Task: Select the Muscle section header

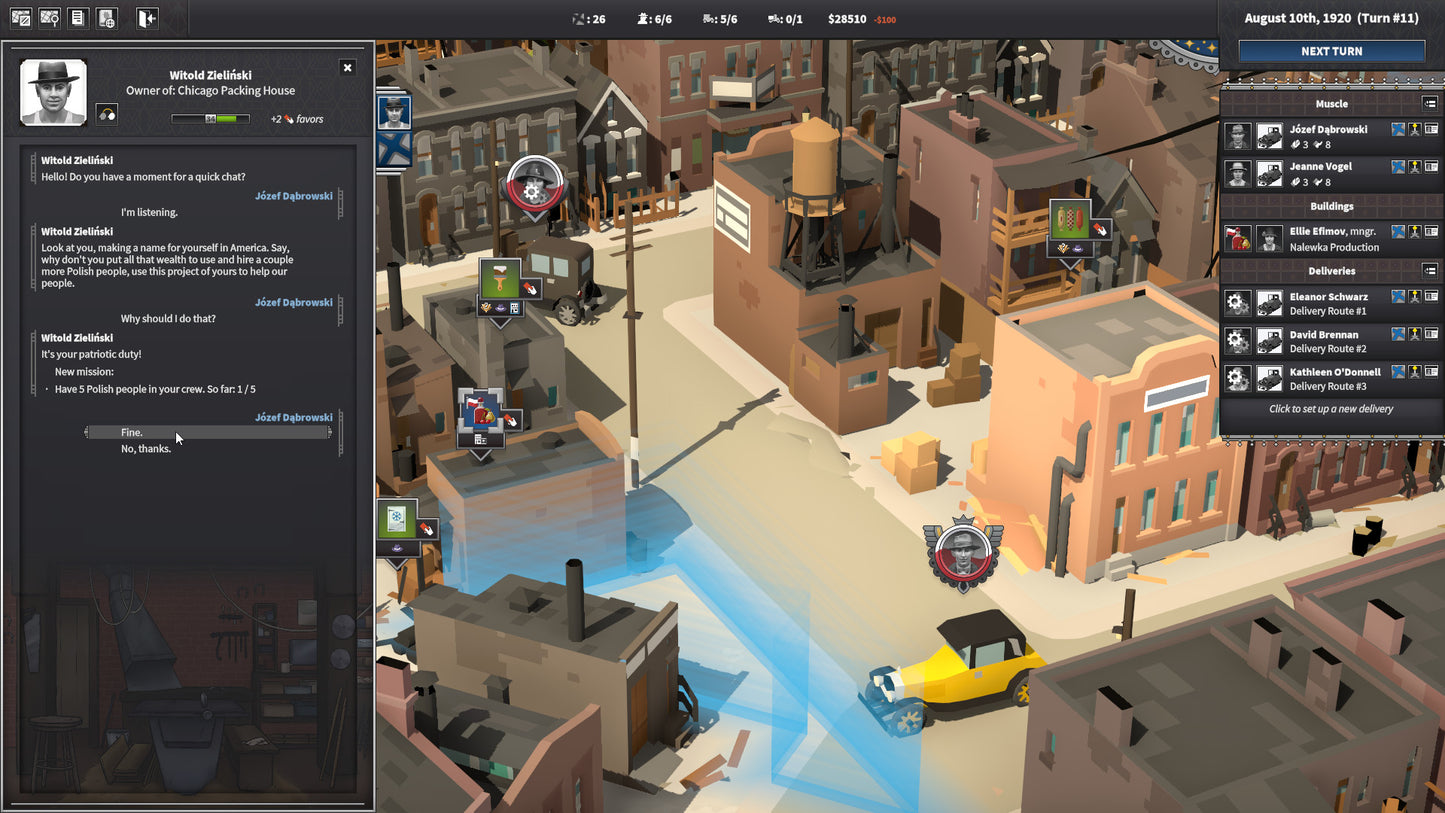Action: pyautogui.click(x=1330, y=103)
